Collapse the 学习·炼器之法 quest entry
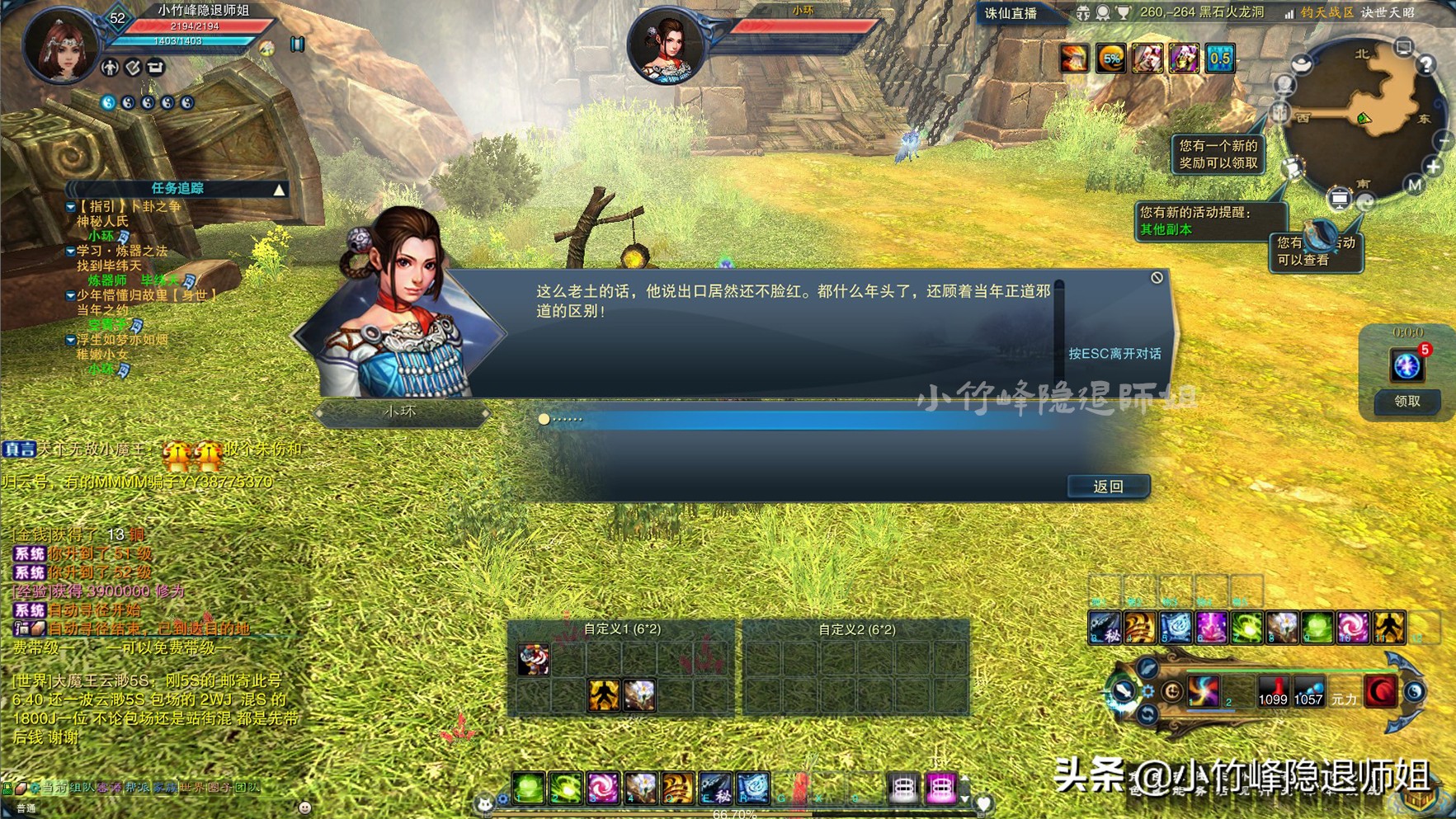1456x819 pixels. pyautogui.click(x=70, y=252)
